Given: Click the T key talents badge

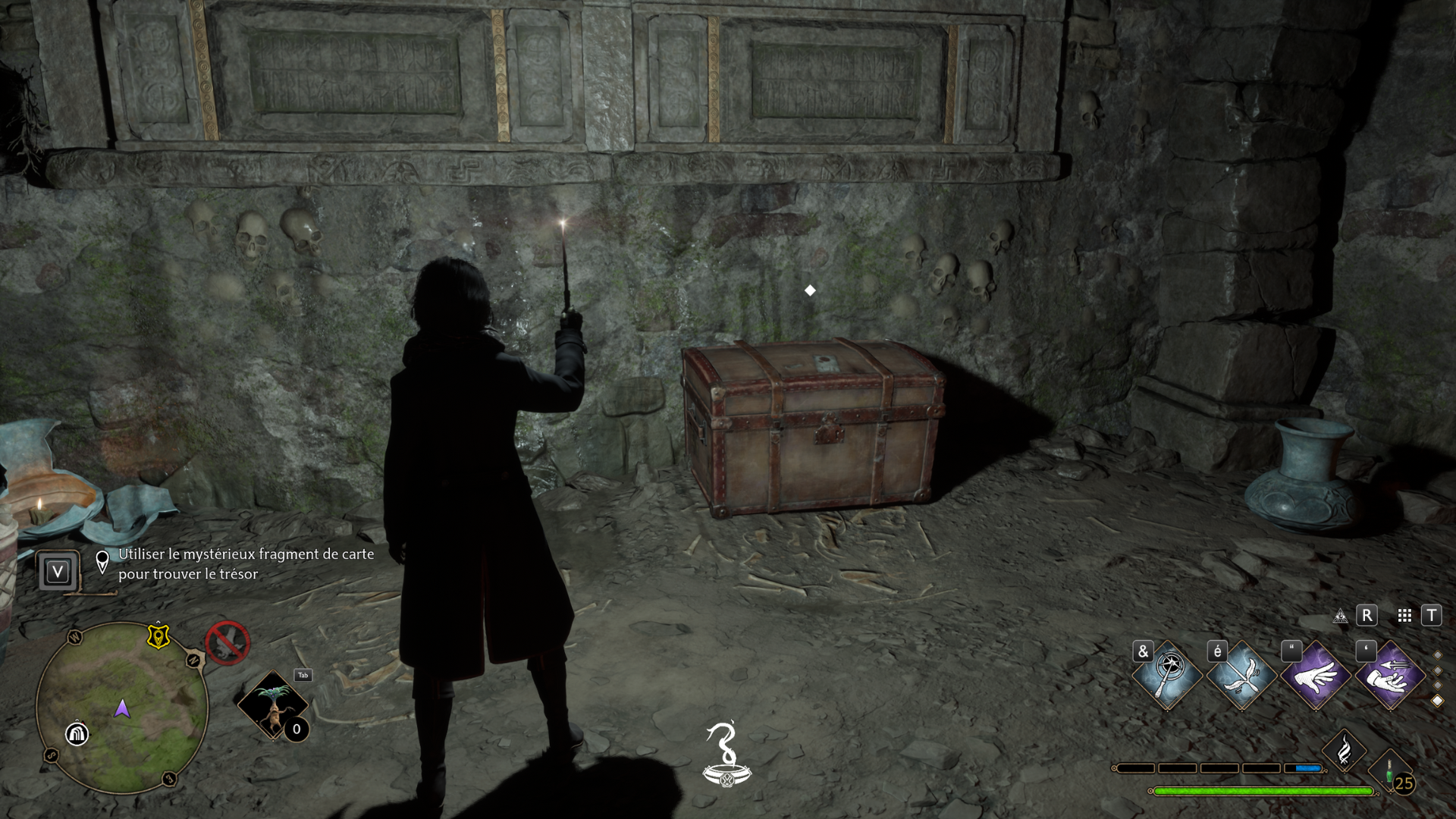Looking at the screenshot, I should (x=1432, y=616).
